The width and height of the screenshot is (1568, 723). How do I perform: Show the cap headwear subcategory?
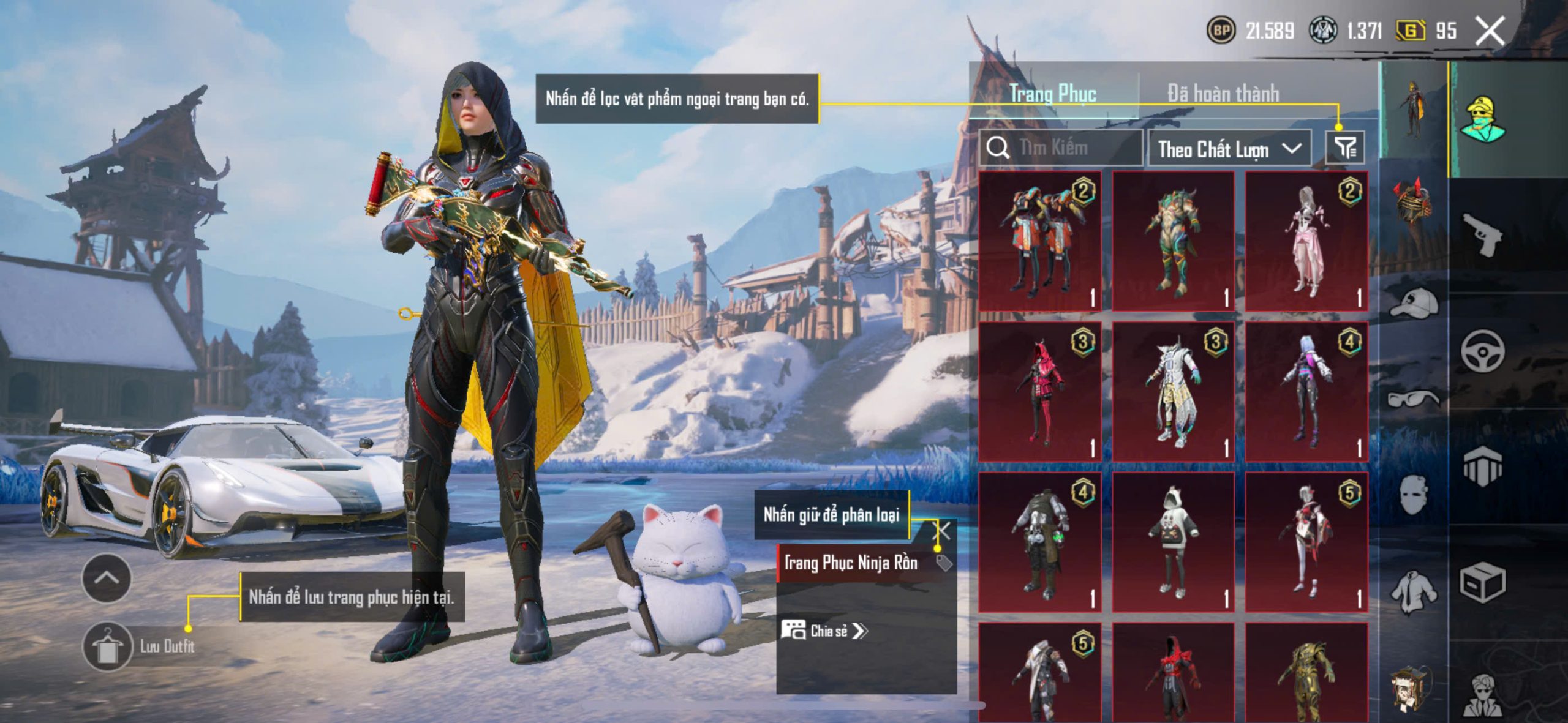point(1412,303)
